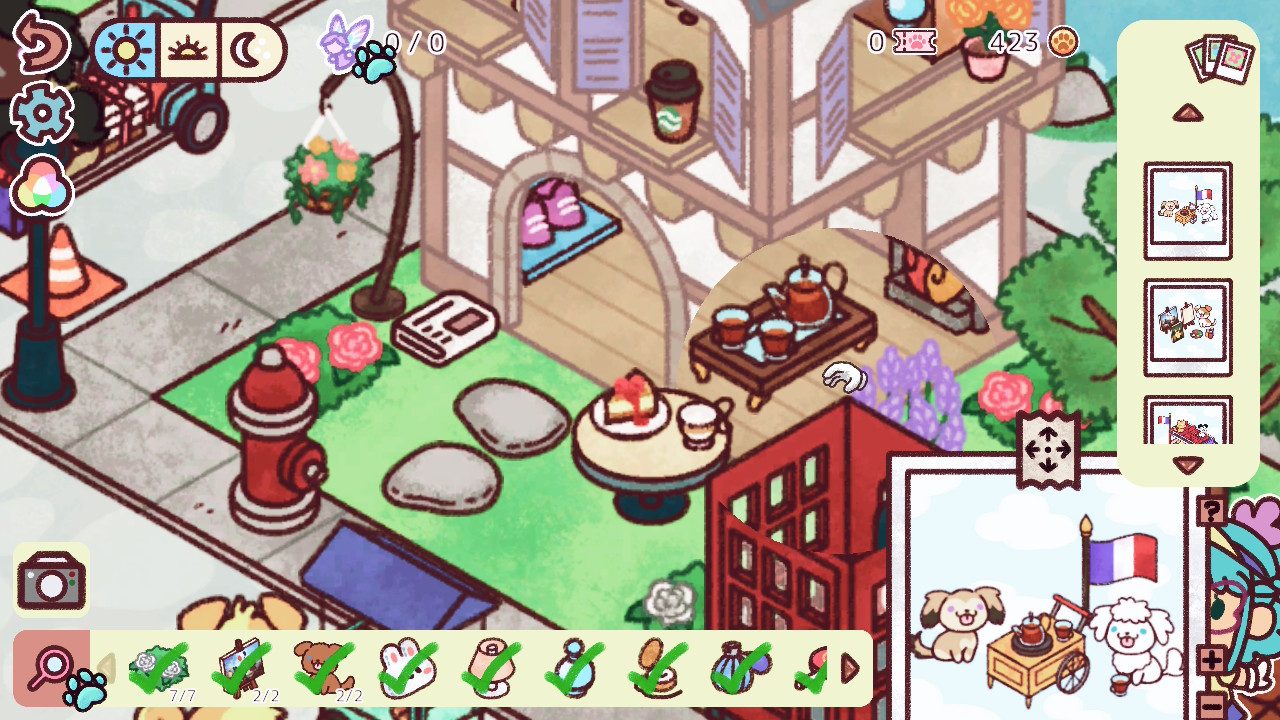The height and width of the screenshot is (720, 1280).
Task: Select the painting easel item
Action: point(241,664)
